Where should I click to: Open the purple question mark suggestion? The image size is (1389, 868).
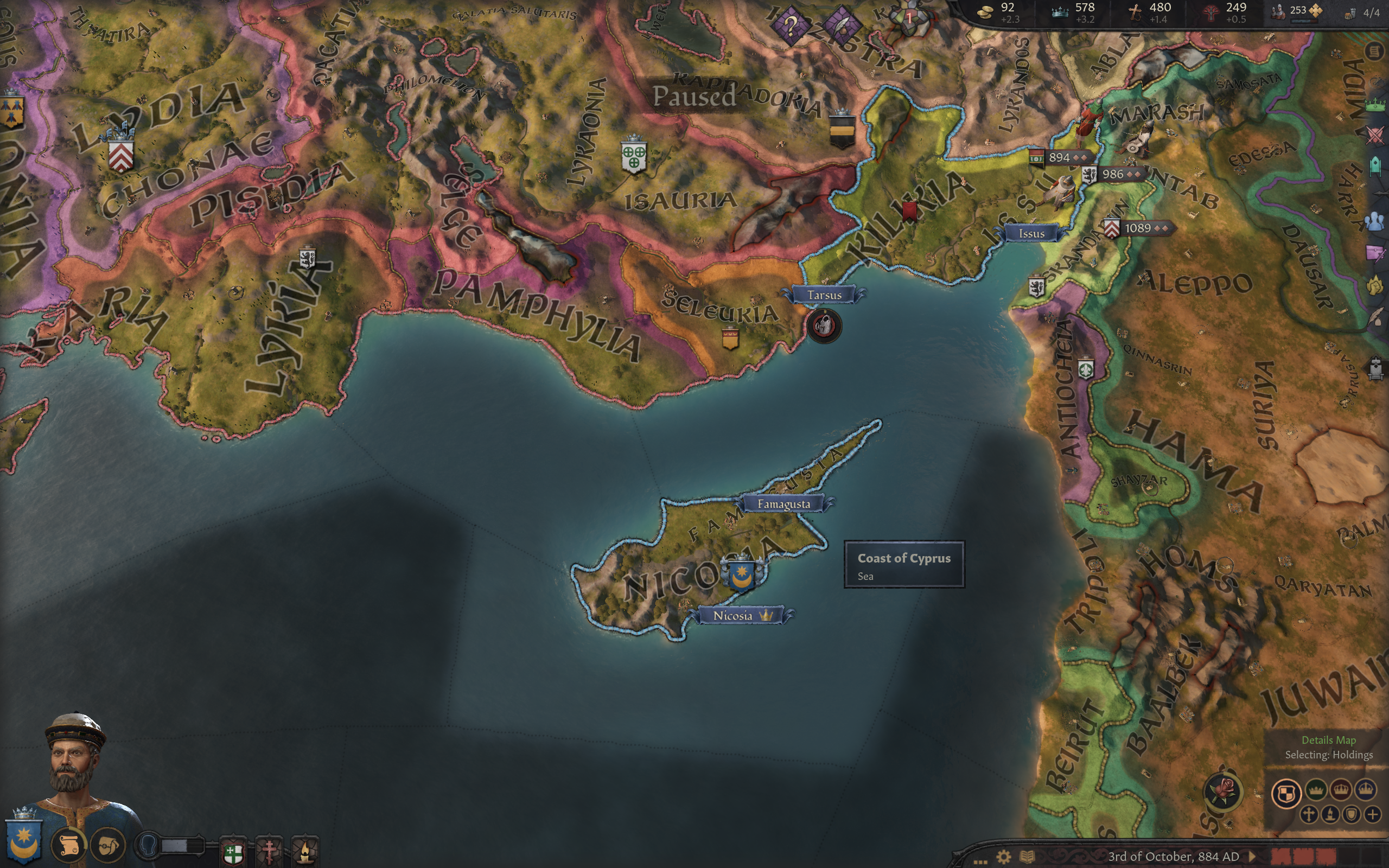coord(791,25)
